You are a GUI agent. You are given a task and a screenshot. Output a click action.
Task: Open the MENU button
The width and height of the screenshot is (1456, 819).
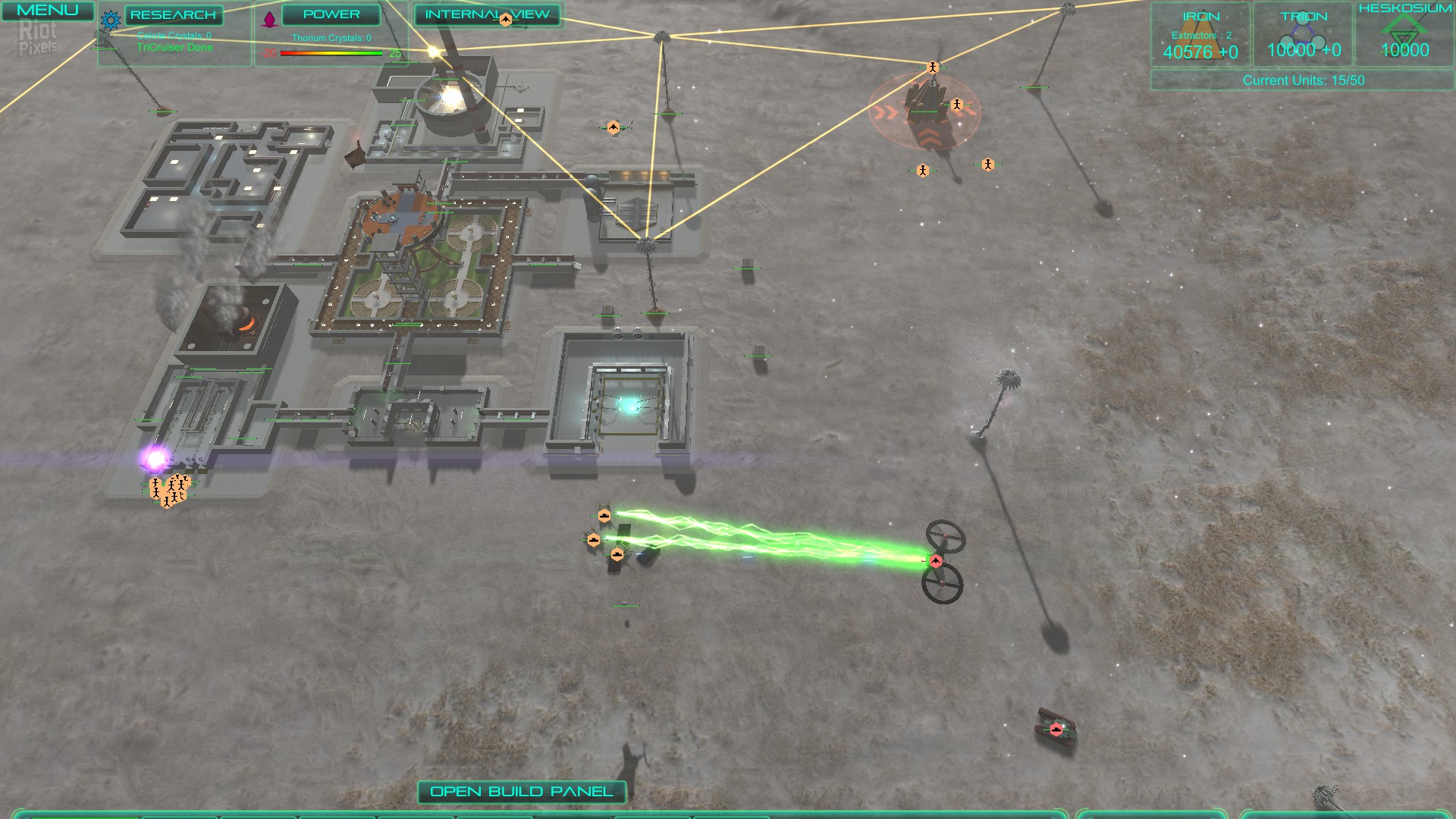pyautogui.click(x=47, y=11)
